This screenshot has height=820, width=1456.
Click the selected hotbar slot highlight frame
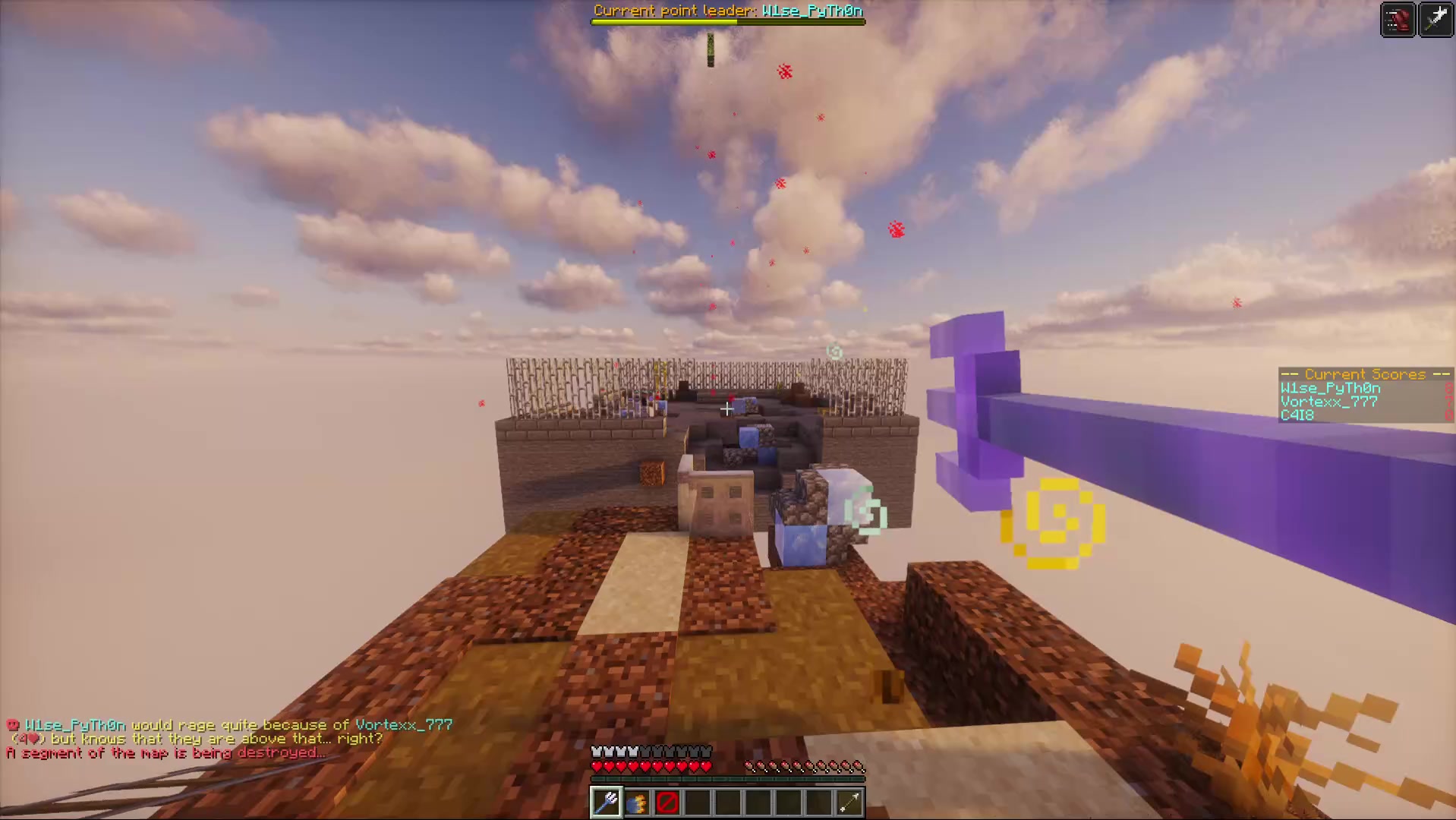[x=605, y=803]
